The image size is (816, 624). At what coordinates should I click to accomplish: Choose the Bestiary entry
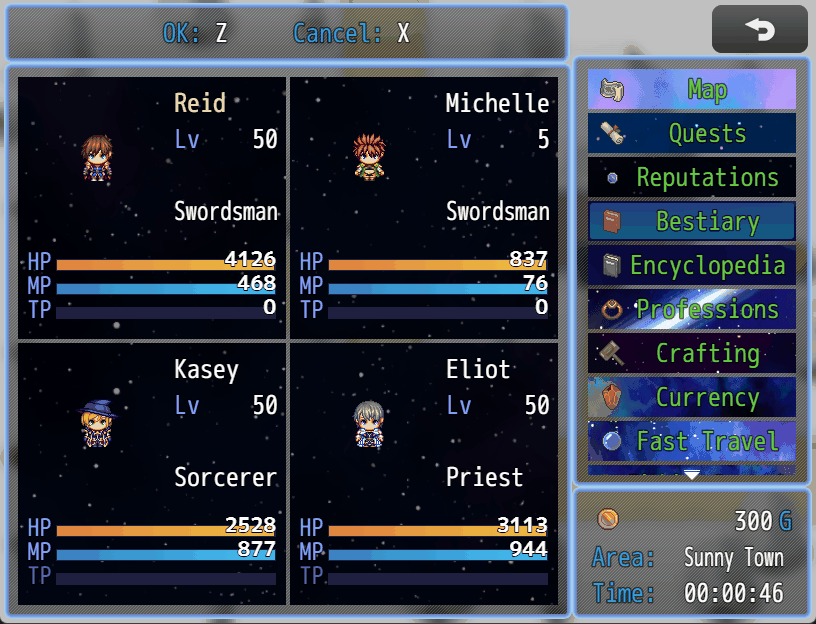[692, 222]
